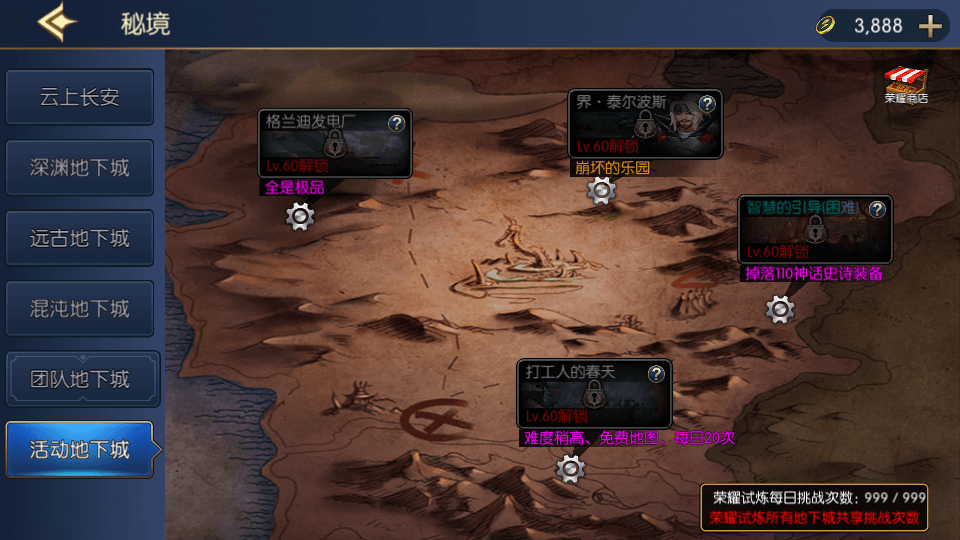Choose the 智慧的引导(困难) dungeon card
960x540 pixels.
point(814,230)
